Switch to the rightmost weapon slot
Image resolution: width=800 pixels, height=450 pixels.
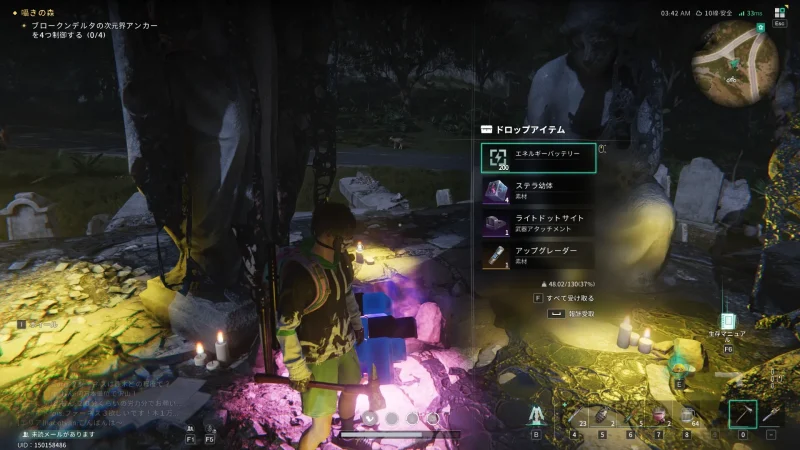(771, 414)
